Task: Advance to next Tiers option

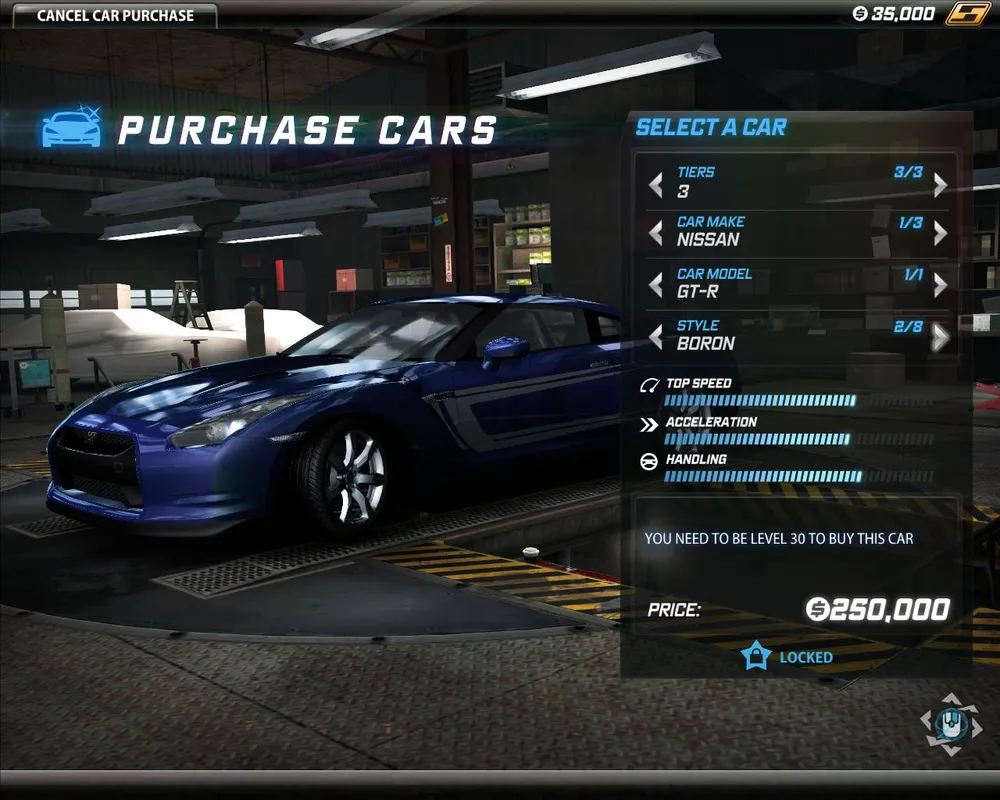Action: click(x=940, y=185)
